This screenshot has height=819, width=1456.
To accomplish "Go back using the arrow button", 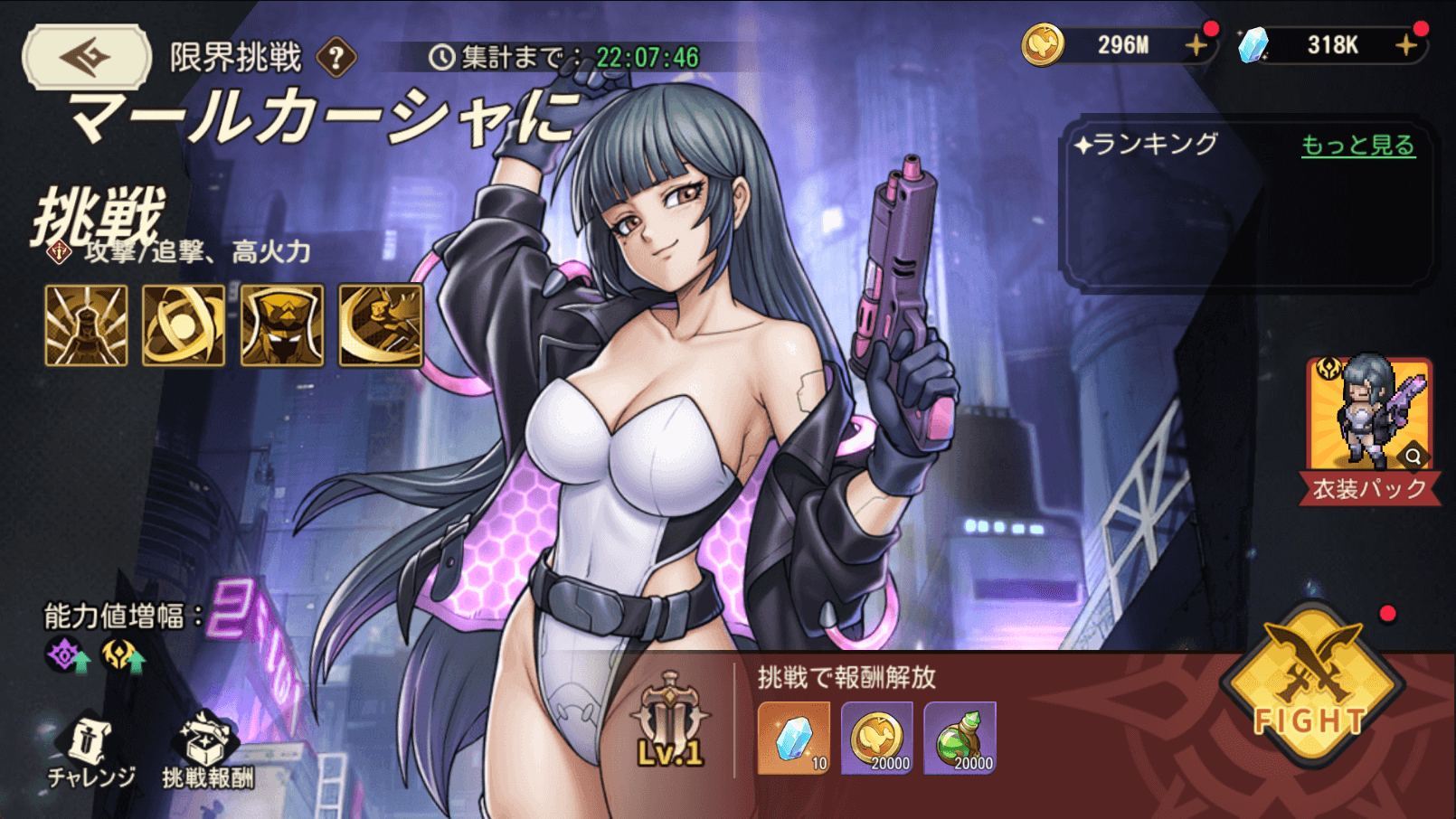I will [x=87, y=57].
